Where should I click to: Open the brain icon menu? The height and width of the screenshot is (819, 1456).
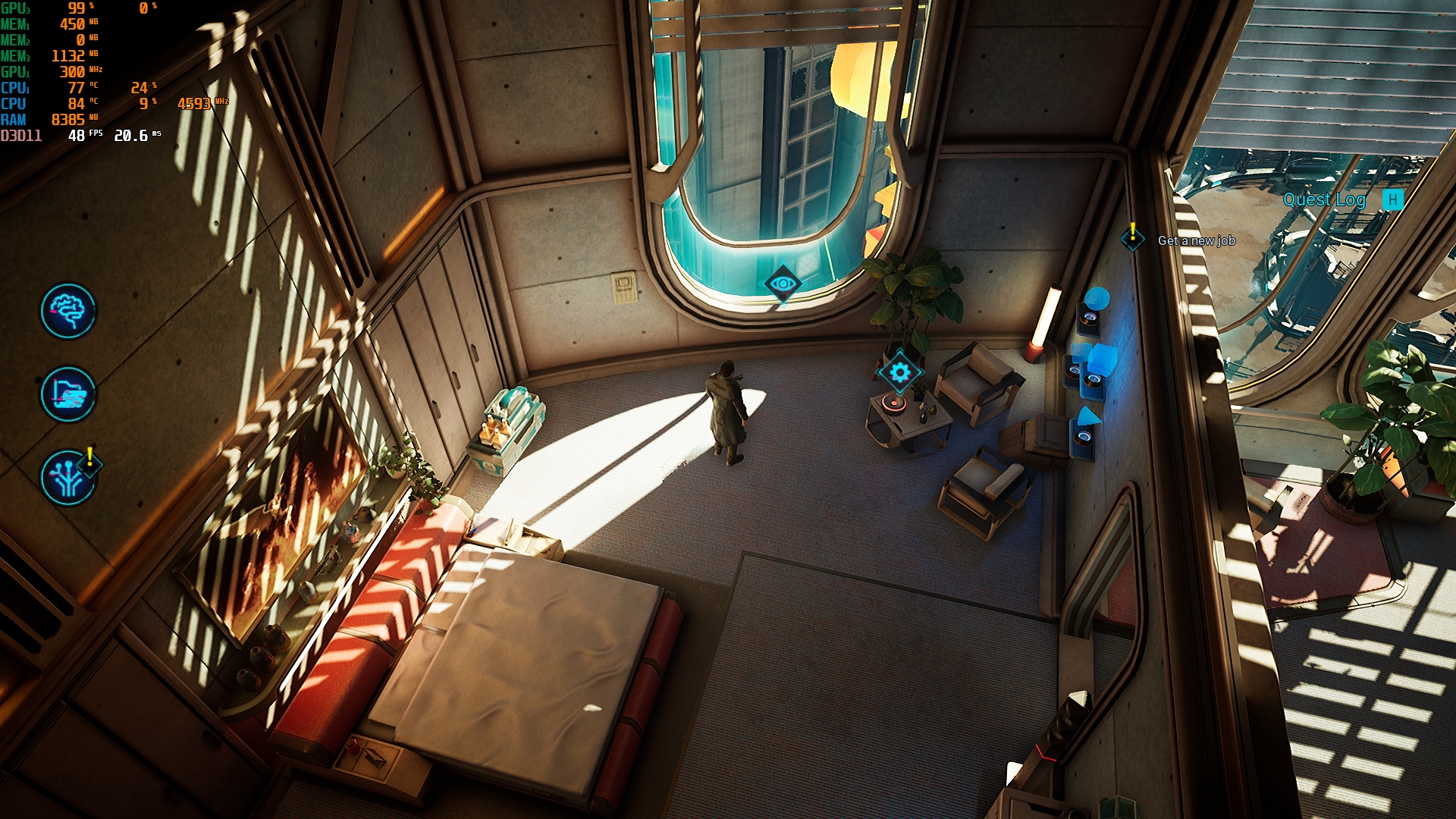click(68, 311)
